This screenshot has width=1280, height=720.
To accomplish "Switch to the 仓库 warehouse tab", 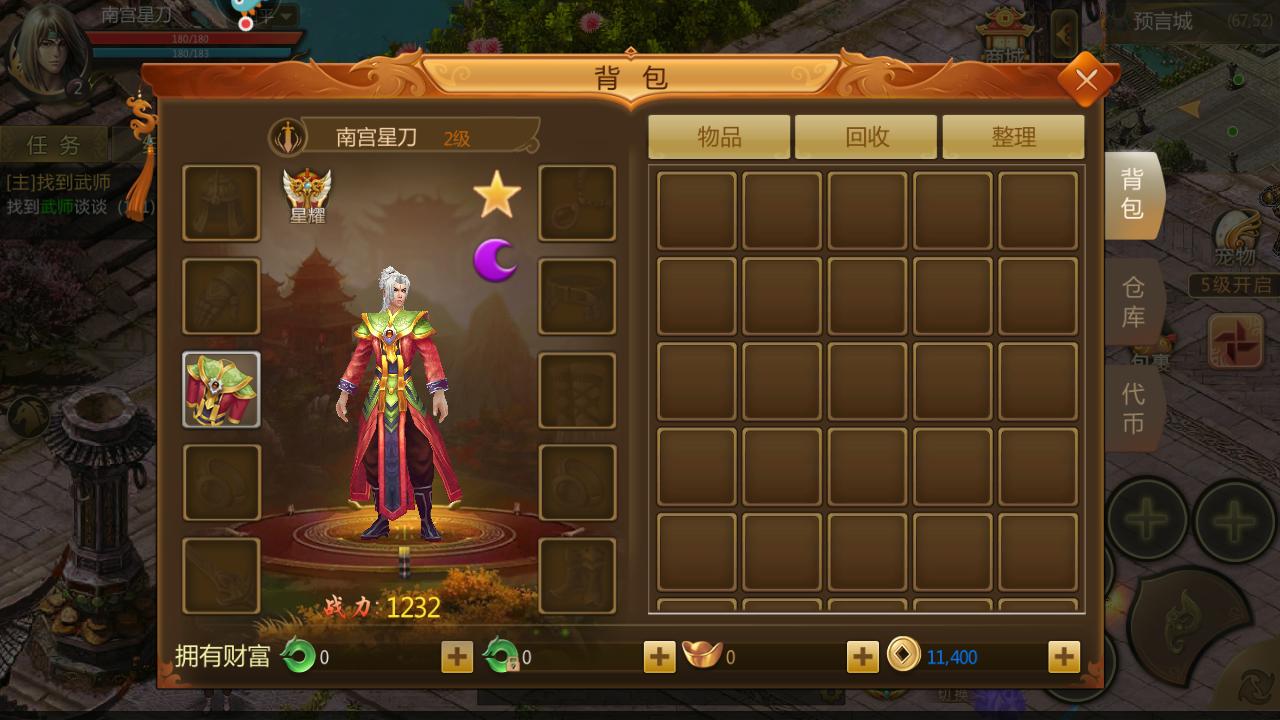I will pos(1133,302).
